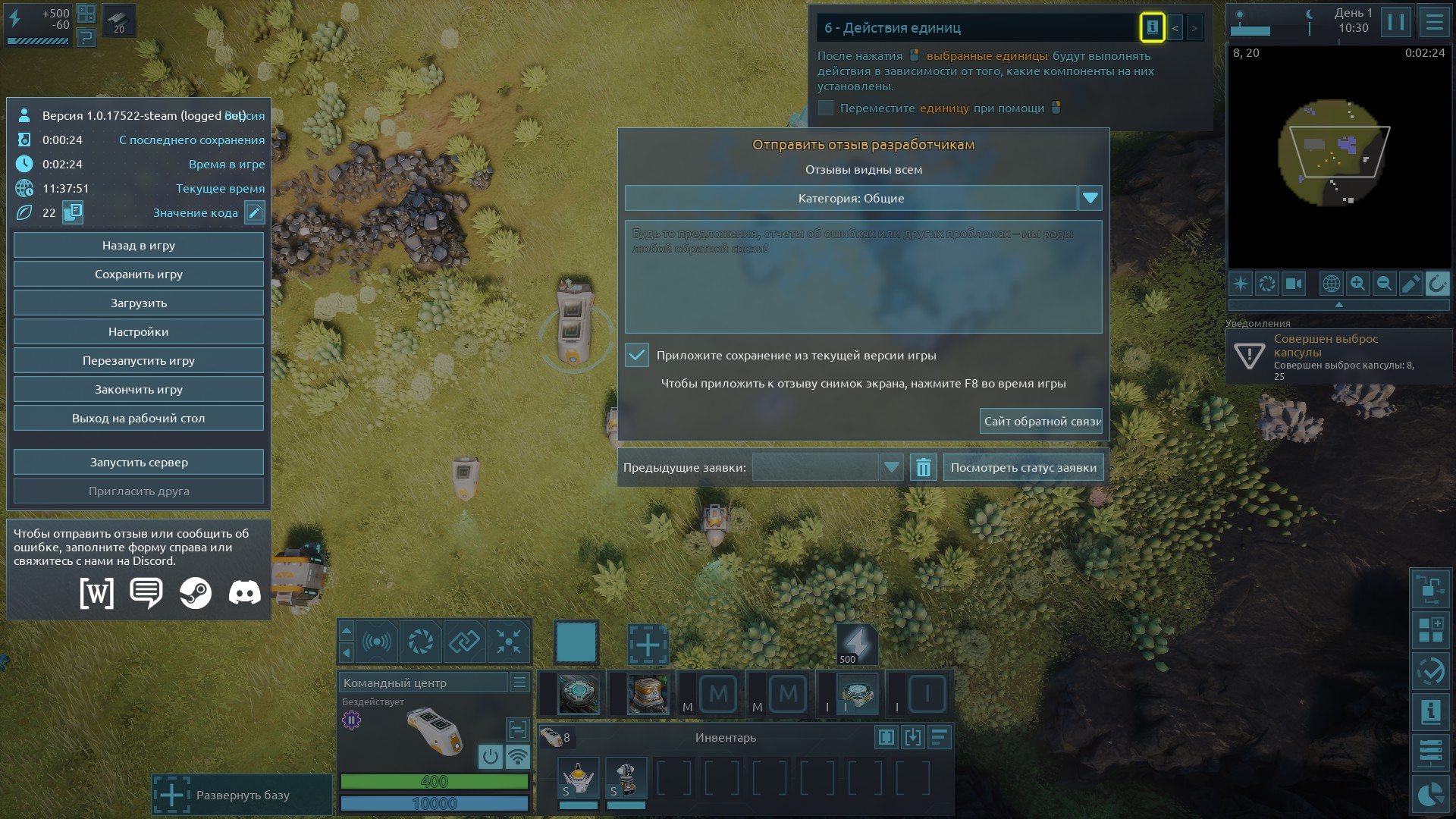1456x819 pixels.
Task: Zoom in the minimap with magnifier plus
Action: 1357,284
